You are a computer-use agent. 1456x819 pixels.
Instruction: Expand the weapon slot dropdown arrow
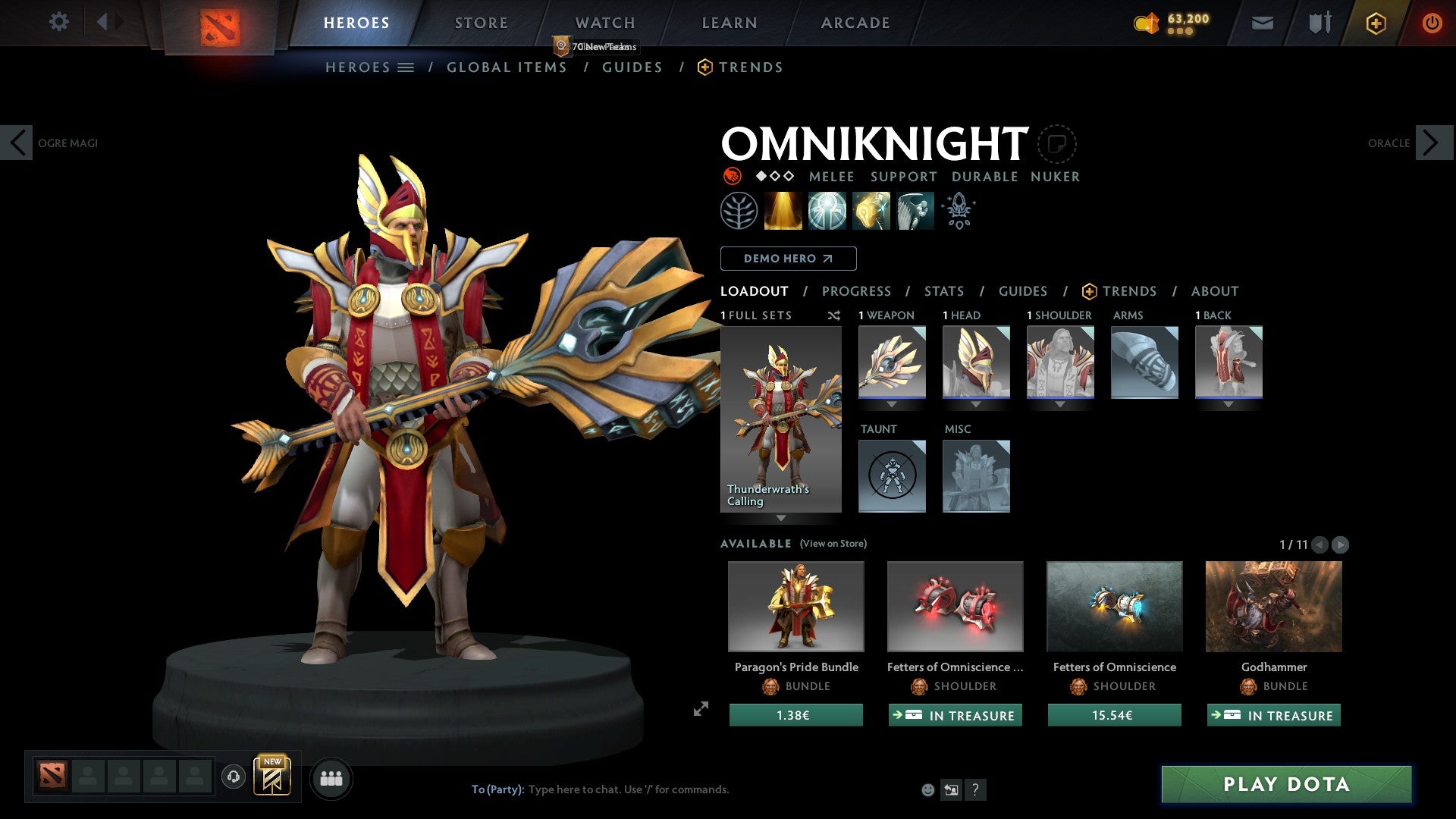pyautogui.click(x=892, y=404)
